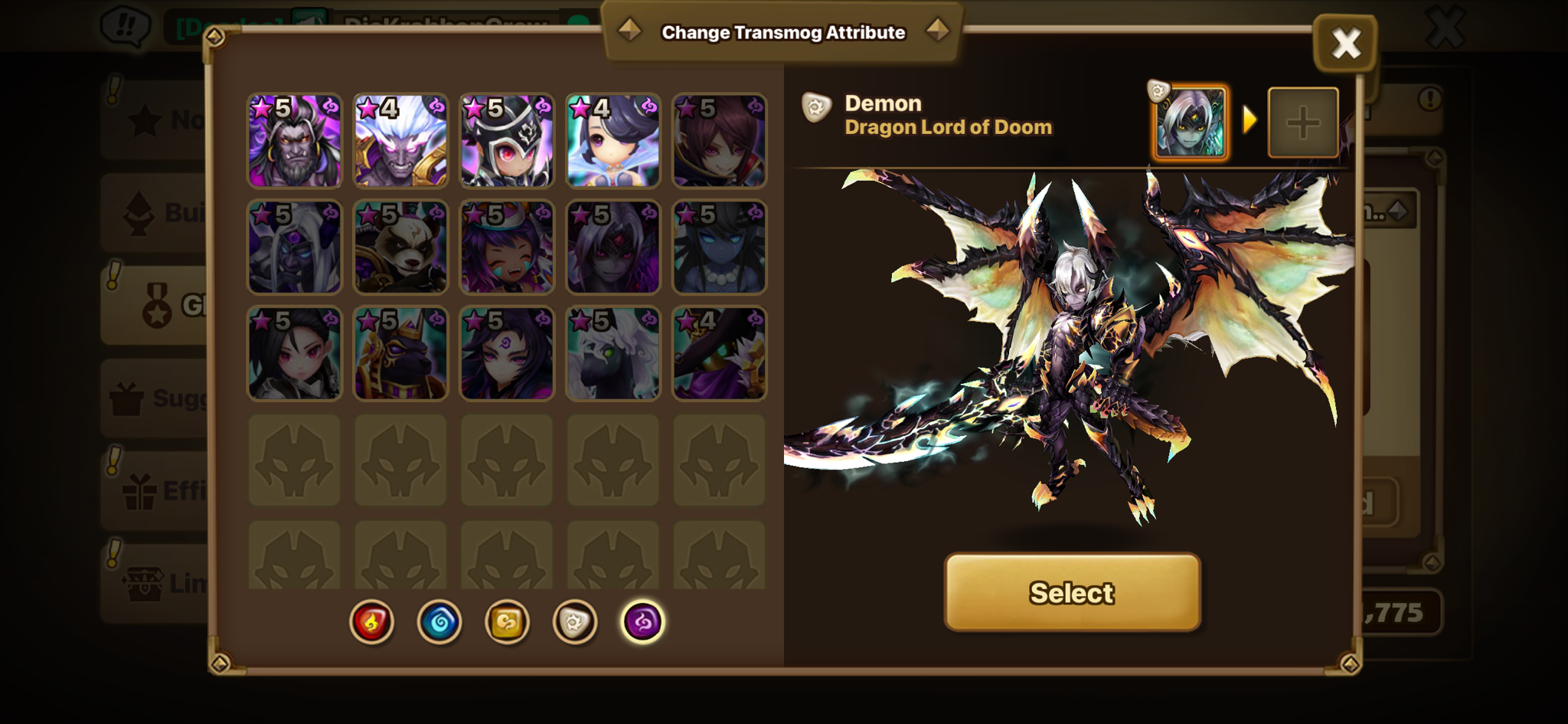Select the blue-skinned mermaid with pearl necklace
1568x724 pixels.
click(719, 247)
